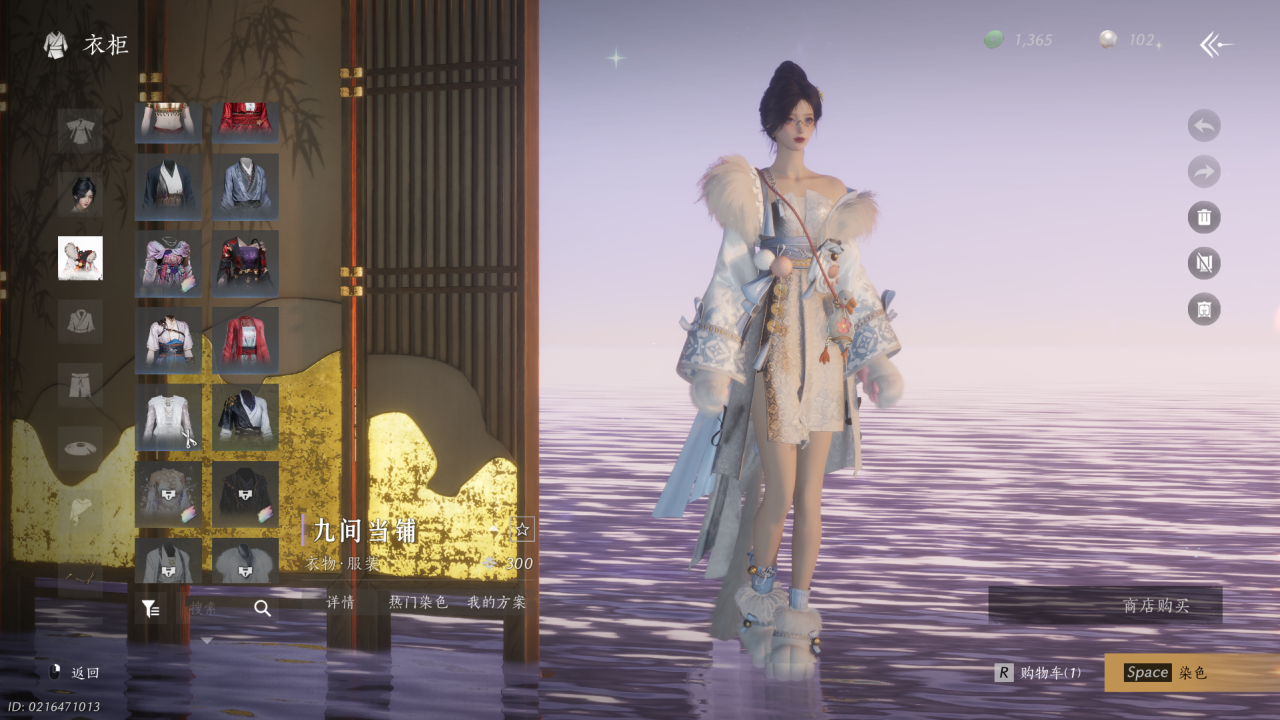
Task: Favorite the outfit with the star icon
Action: click(x=522, y=530)
